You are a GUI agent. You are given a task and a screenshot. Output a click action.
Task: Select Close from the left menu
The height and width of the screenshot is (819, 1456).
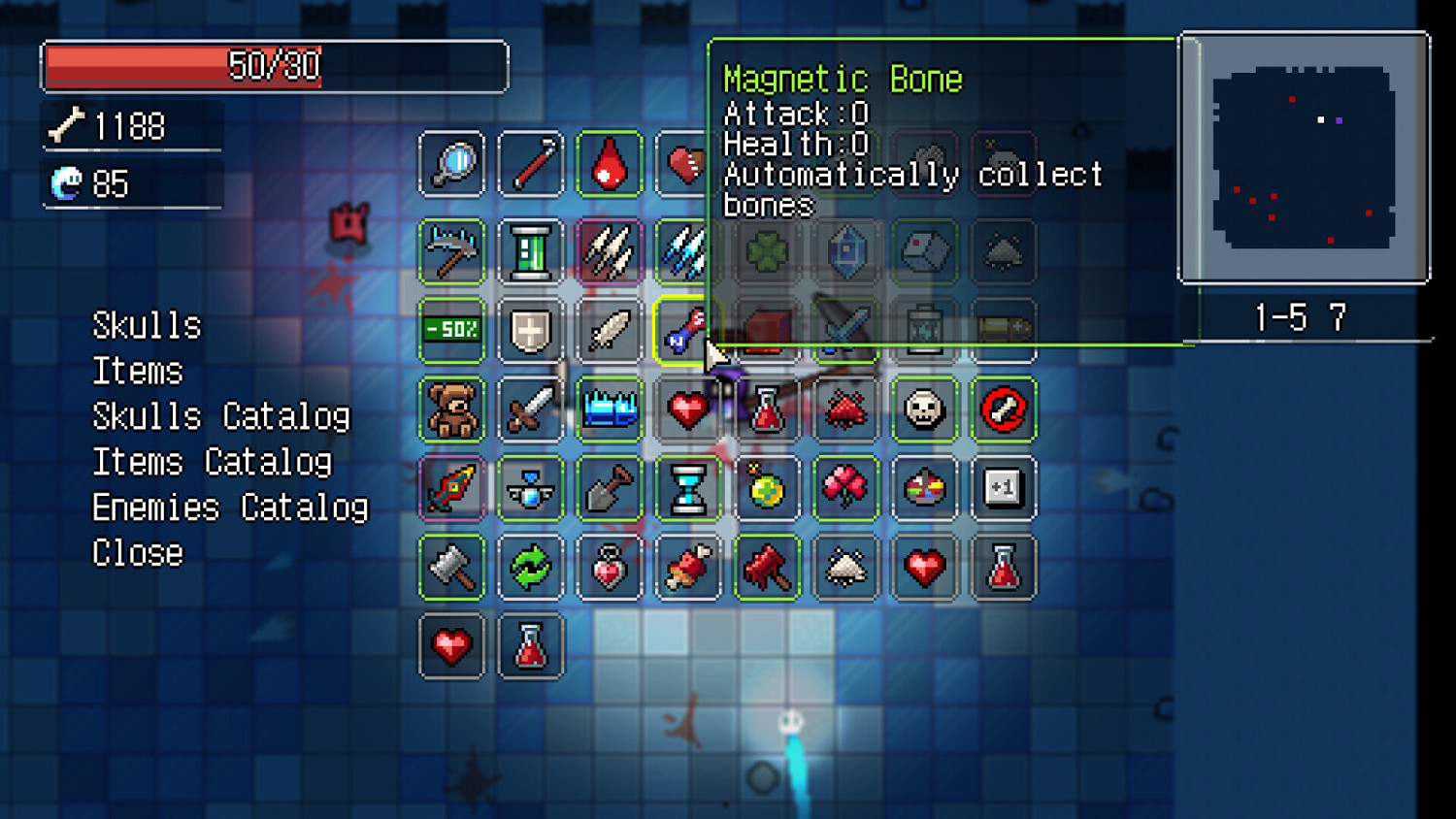click(x=136, y=552)
